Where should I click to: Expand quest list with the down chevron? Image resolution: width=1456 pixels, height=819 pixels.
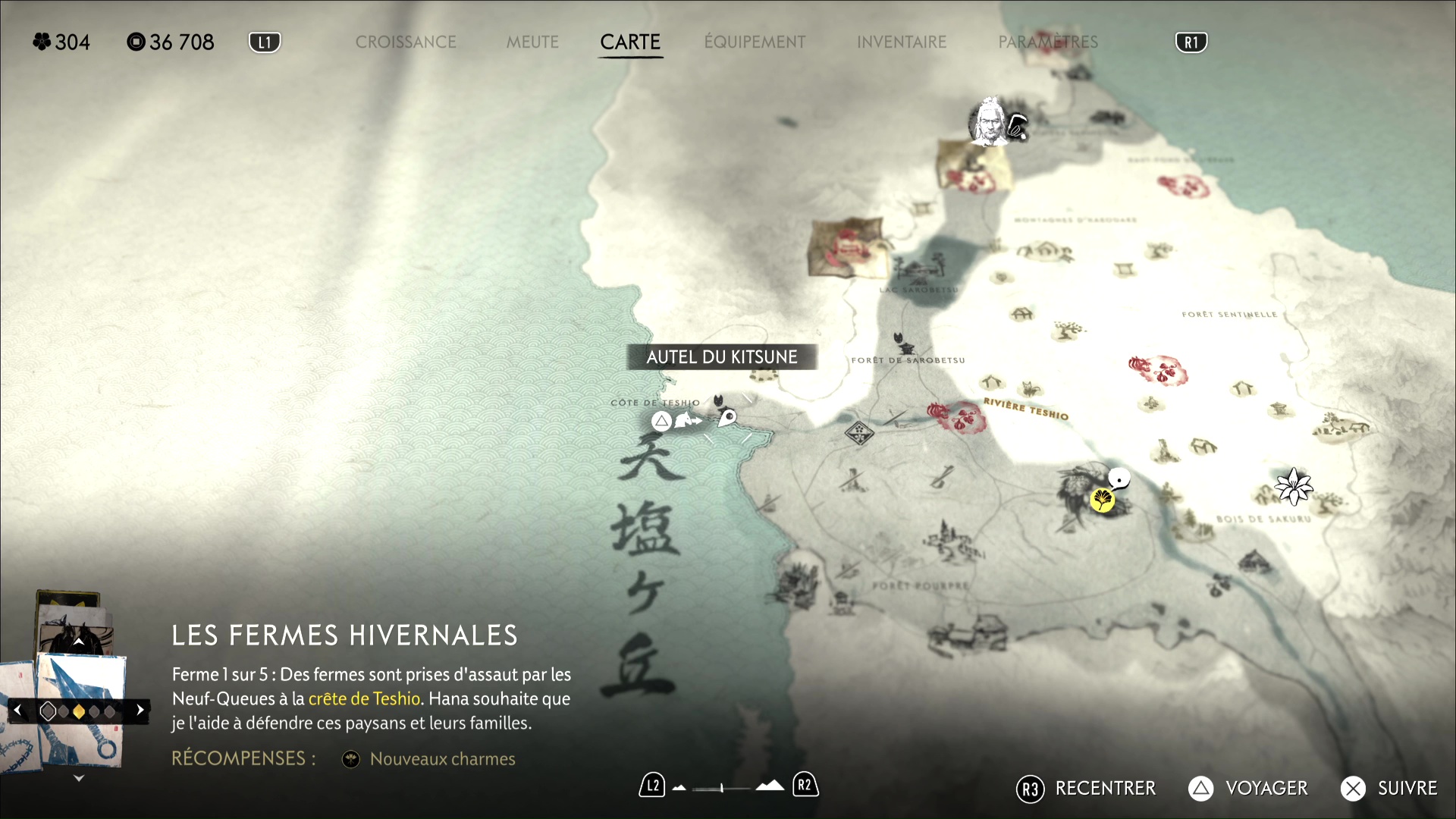tap(78, 778)
